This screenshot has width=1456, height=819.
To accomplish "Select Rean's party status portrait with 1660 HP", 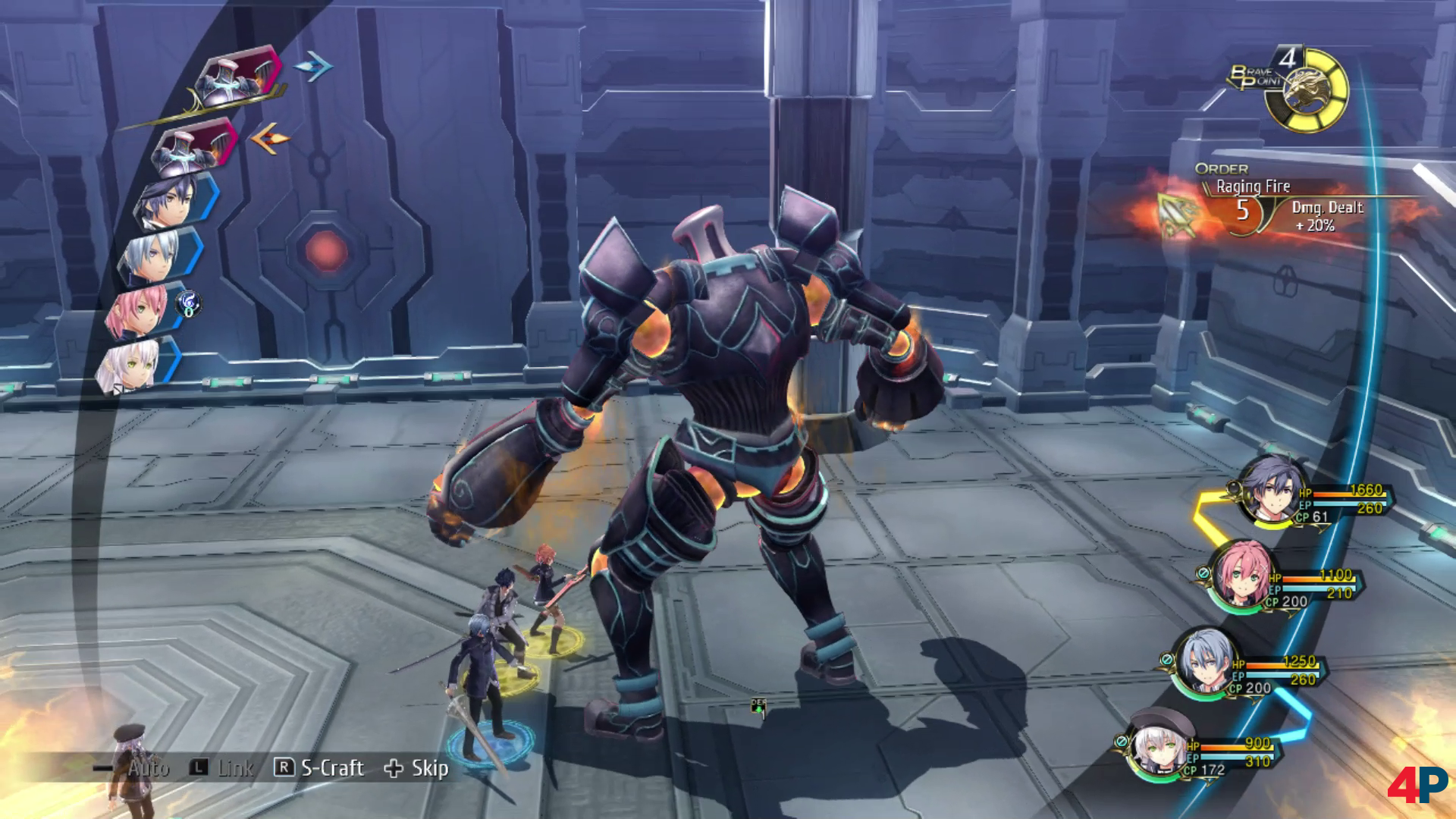I will (x=1272, y=493).
